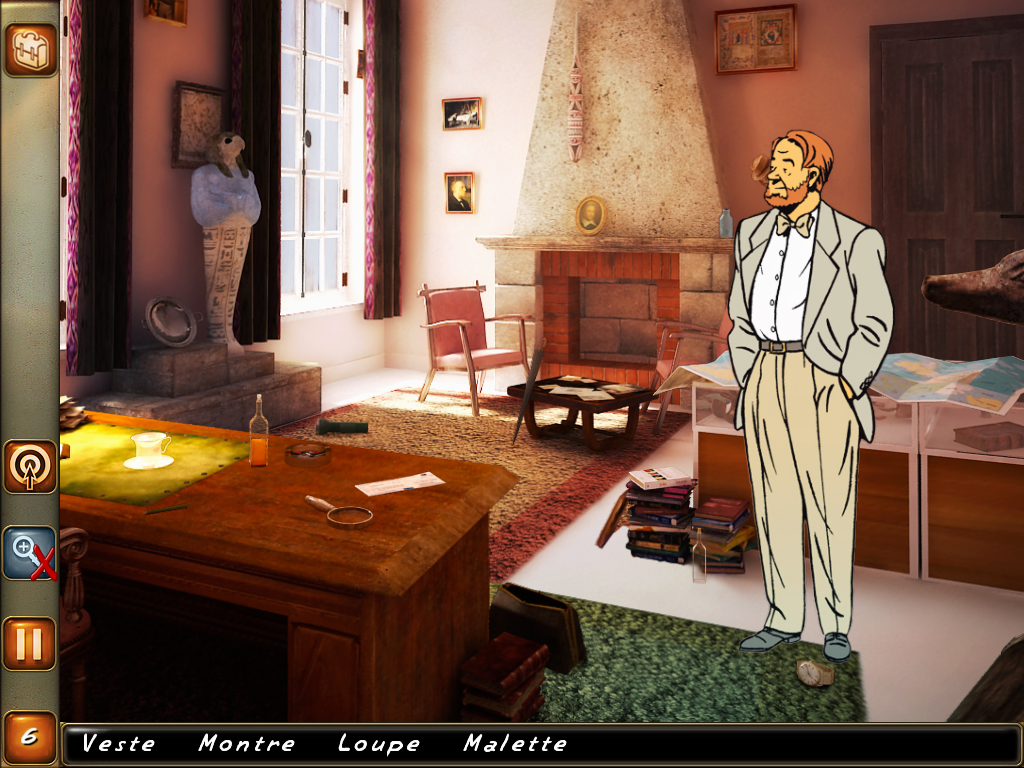Screen dimensions: 1024x768
Task: Toggle the magnifier zoom button
Action: point(29,553)
